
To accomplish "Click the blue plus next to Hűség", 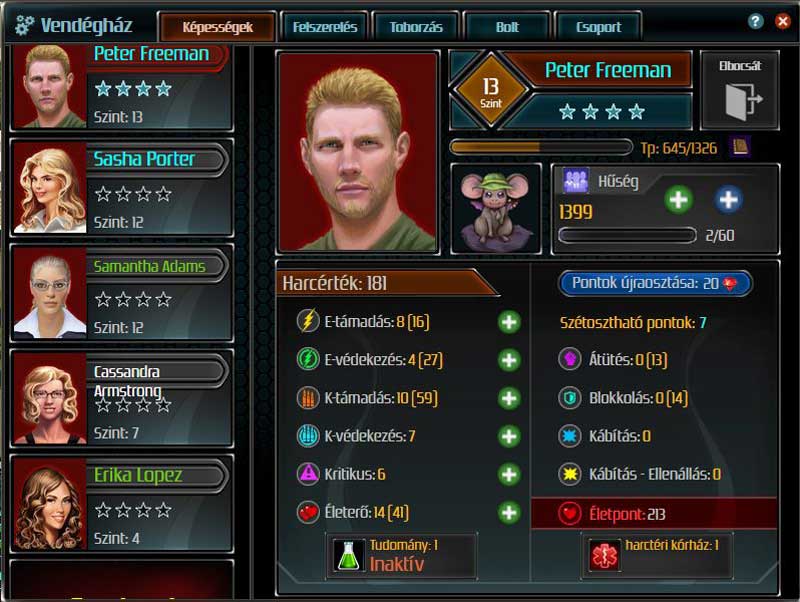I will (728, 200).
